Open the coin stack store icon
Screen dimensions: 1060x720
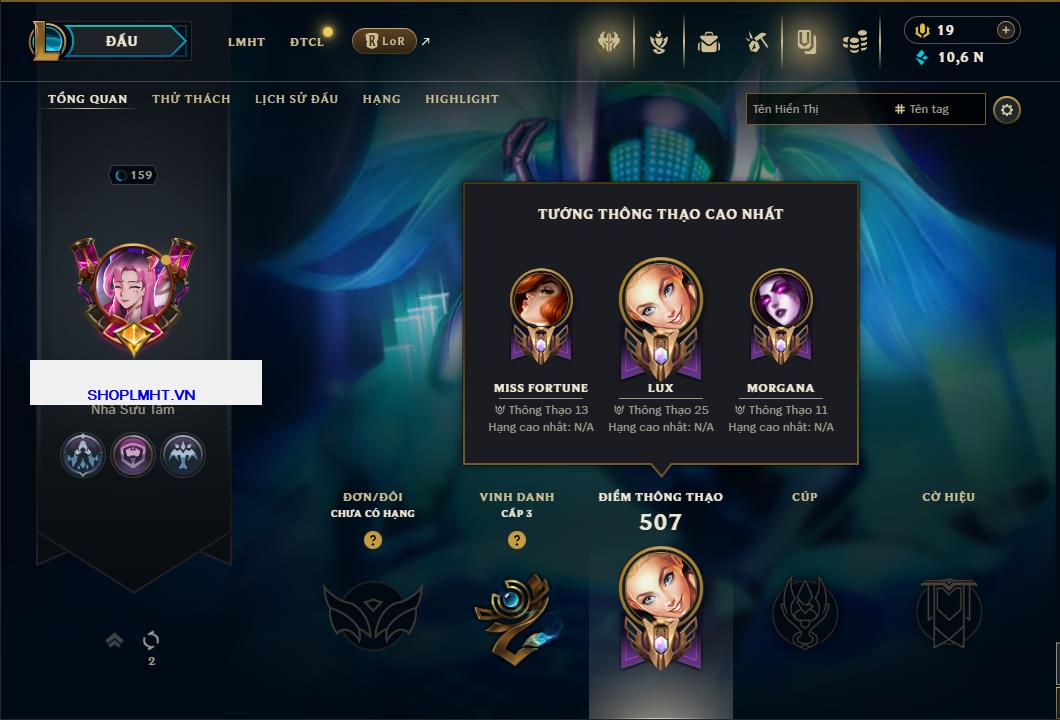pos(854,42)
